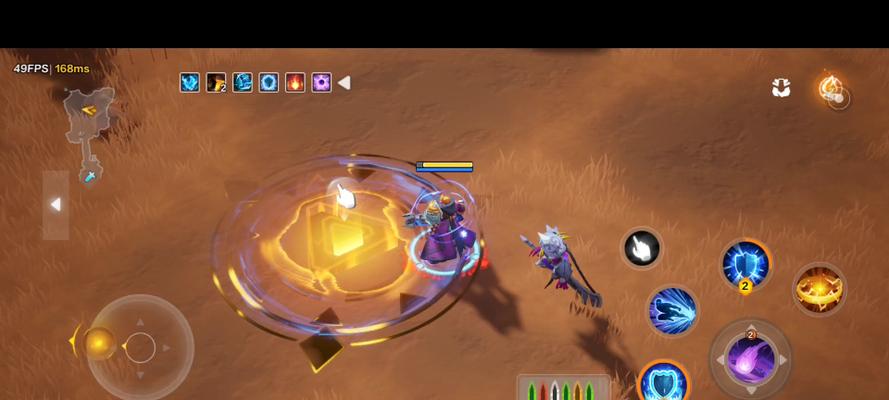Image resolution: width=889 pixels, height=400 pixels.
Task: Fire the purple comet main attack
Action: click(750, 359)
